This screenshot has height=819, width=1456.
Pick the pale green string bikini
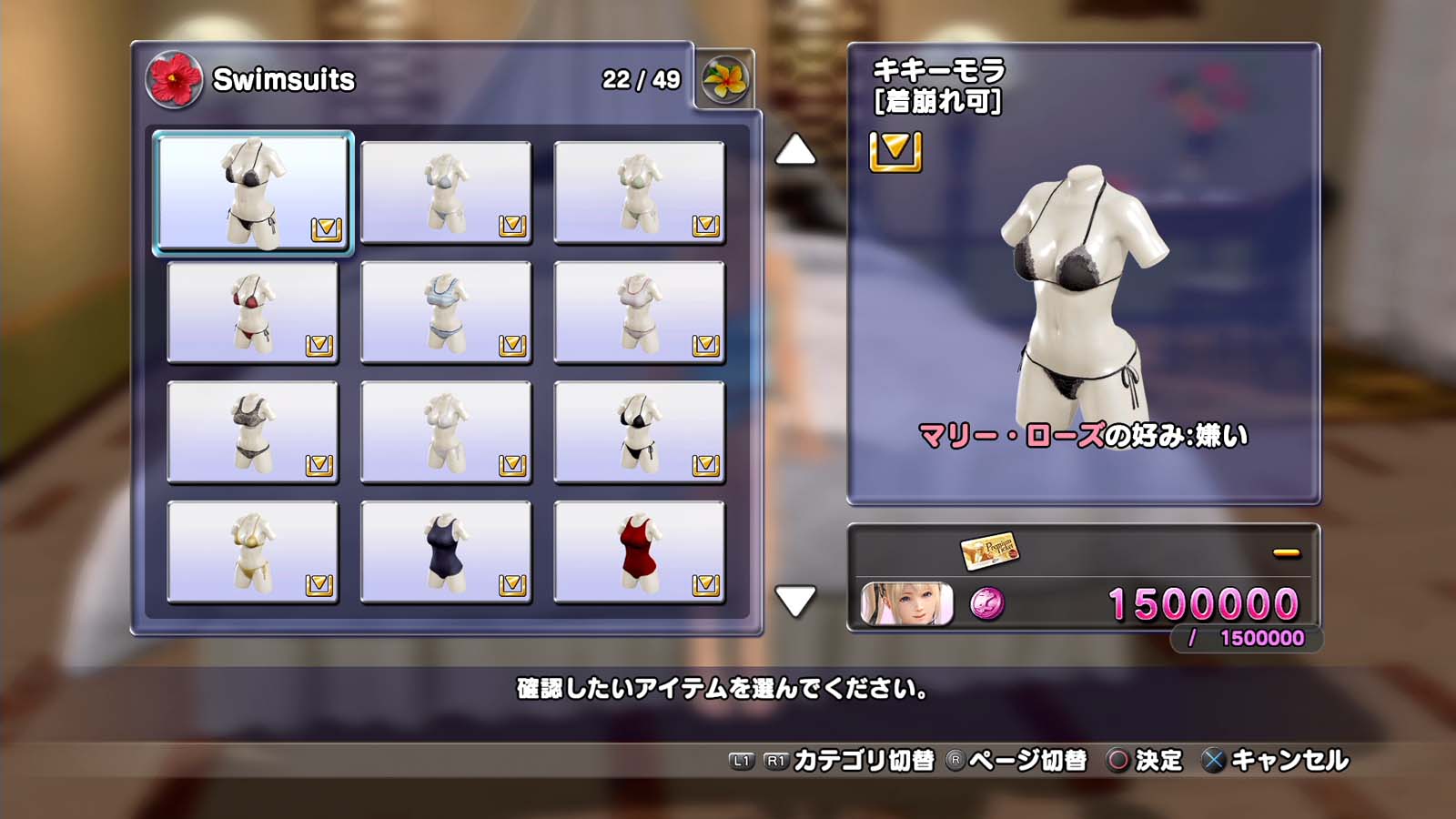click(639, 192)
